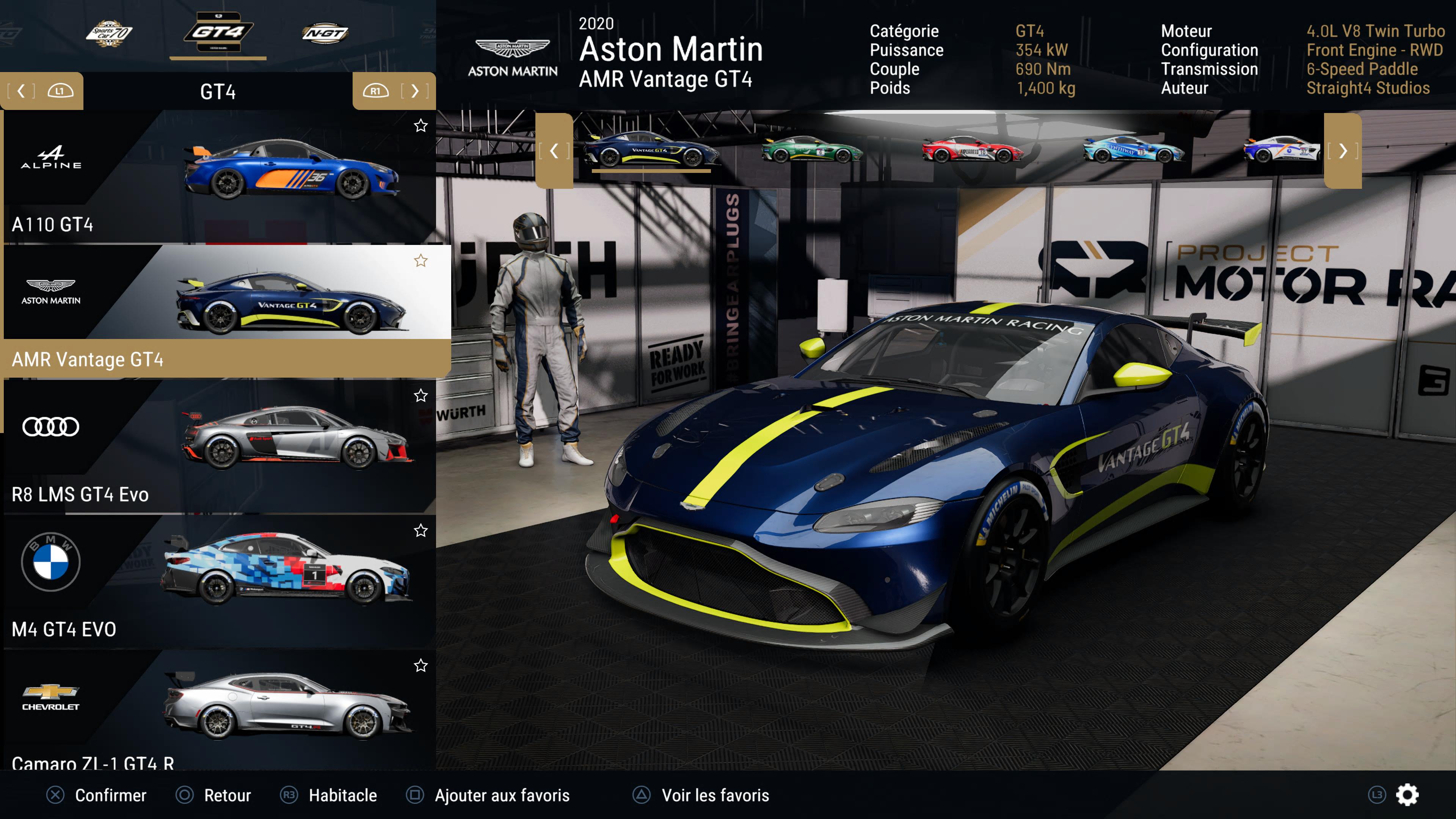Select the red livery thumbnail
The height and width of the screenshot is (819, 1456).
click(x=972, y=150)
